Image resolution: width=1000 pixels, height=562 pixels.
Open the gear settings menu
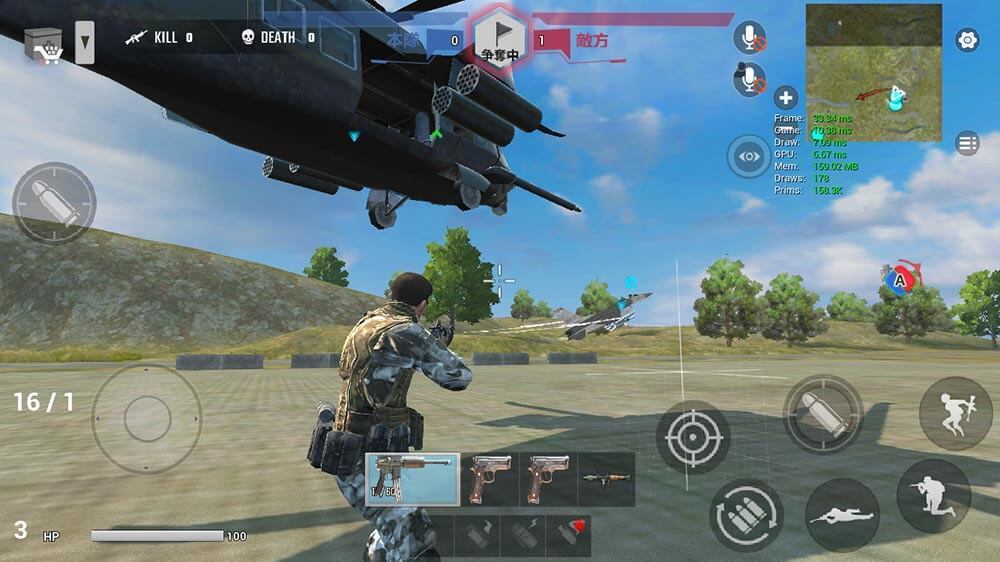point(967,40)
